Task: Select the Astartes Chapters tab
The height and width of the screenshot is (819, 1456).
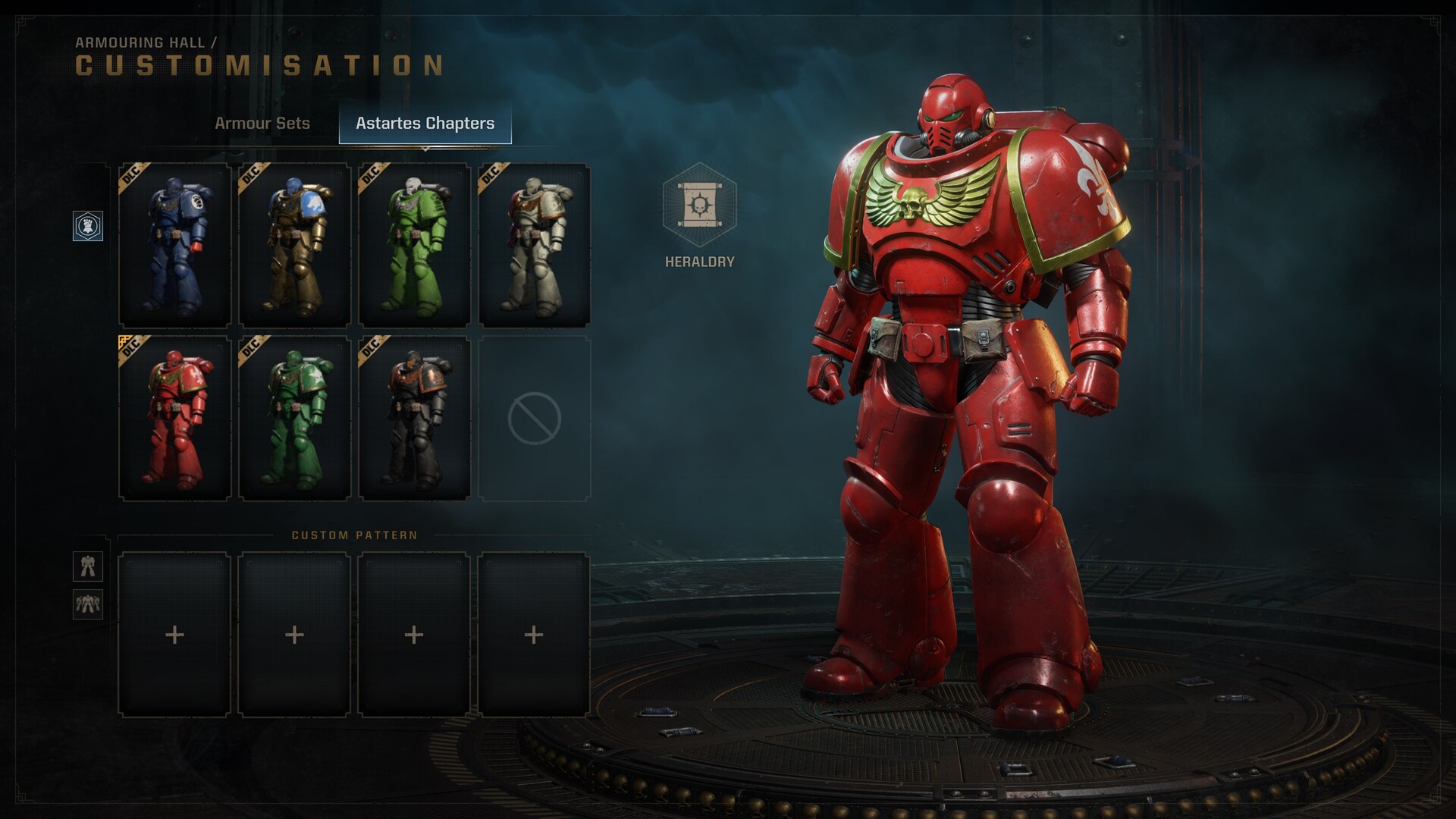Action: pos(425,123)
